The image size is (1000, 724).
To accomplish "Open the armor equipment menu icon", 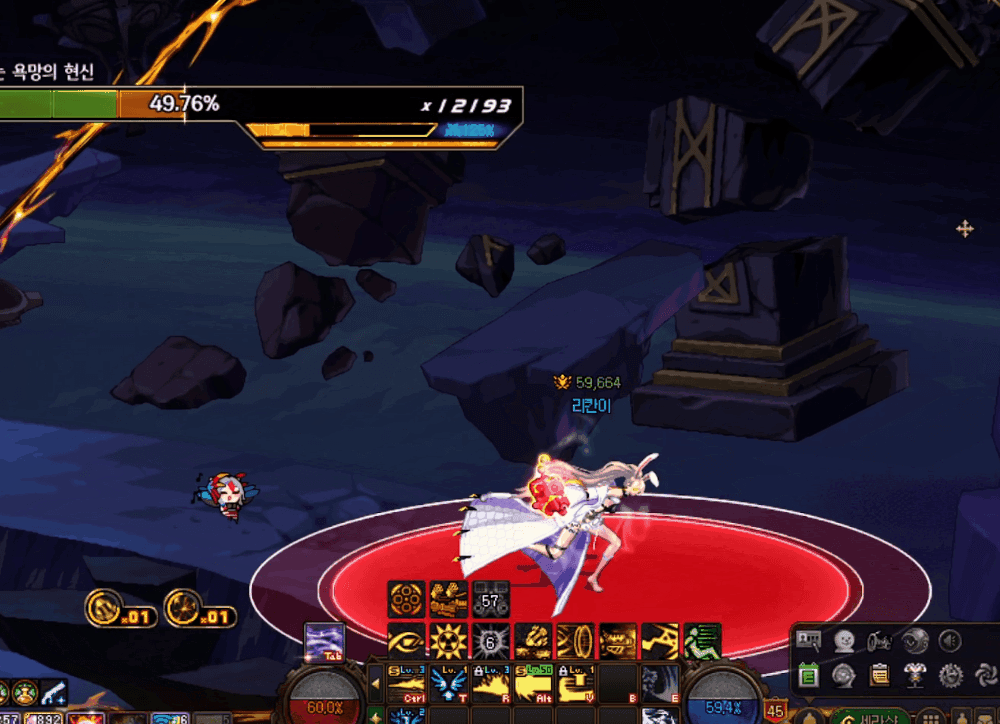I will coord(915,676).
